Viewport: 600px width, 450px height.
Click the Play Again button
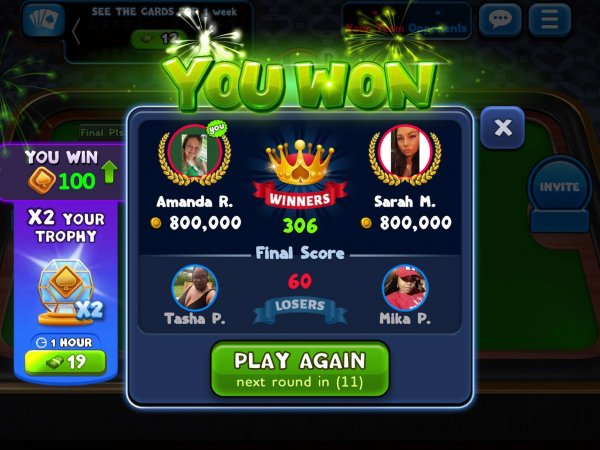(299, 368)
